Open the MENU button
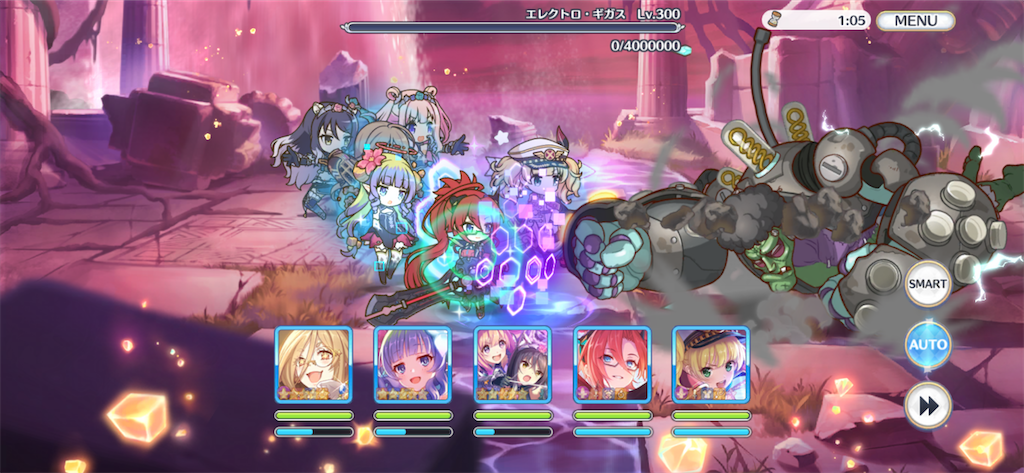Image resolution: width=1024 pixels, height=473 pixels. tap(915, 20)
